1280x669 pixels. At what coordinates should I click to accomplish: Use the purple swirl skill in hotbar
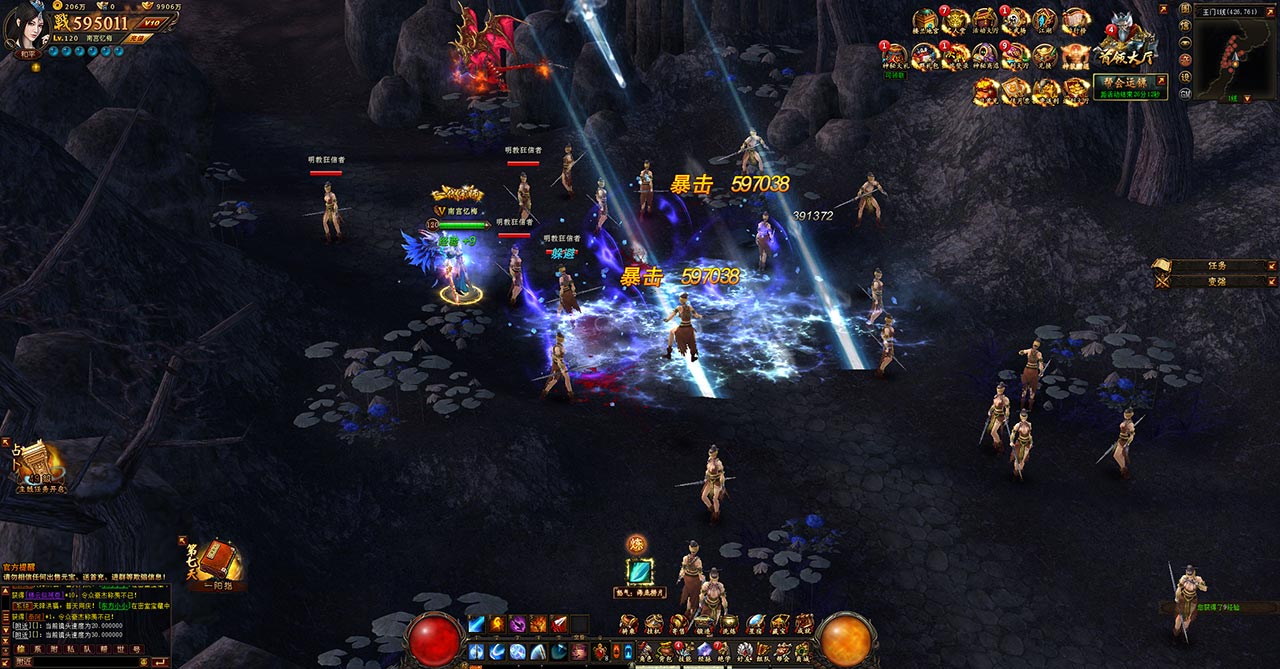pos(518,625)
